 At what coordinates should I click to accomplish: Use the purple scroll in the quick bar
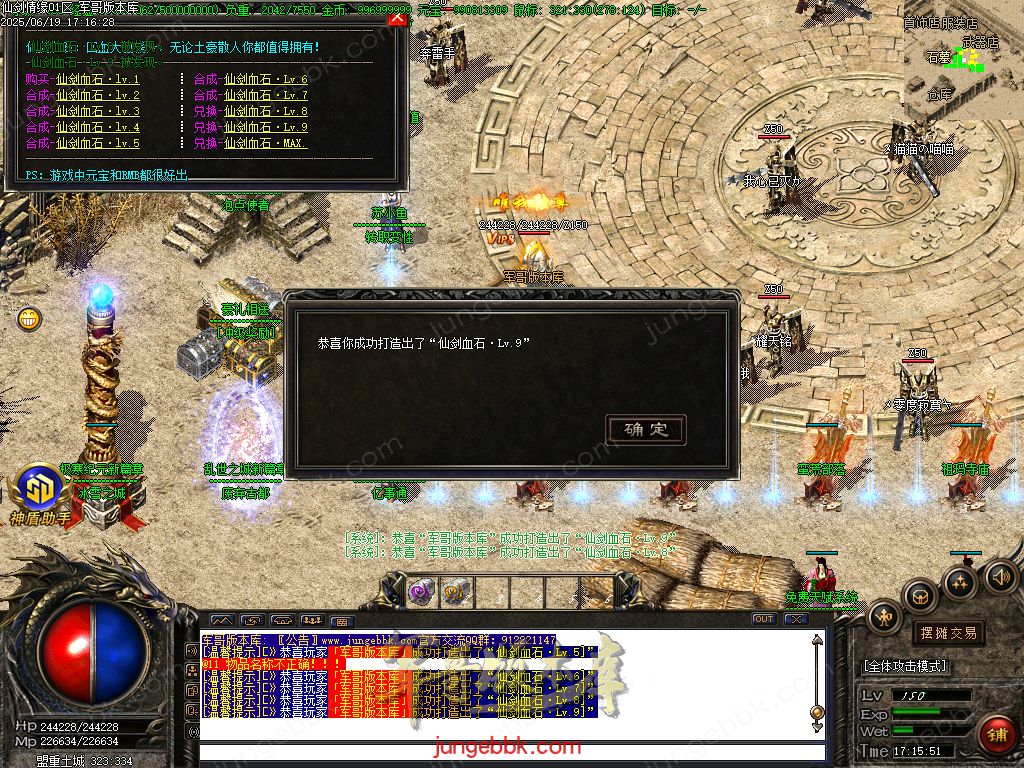[x=421, y=591]
